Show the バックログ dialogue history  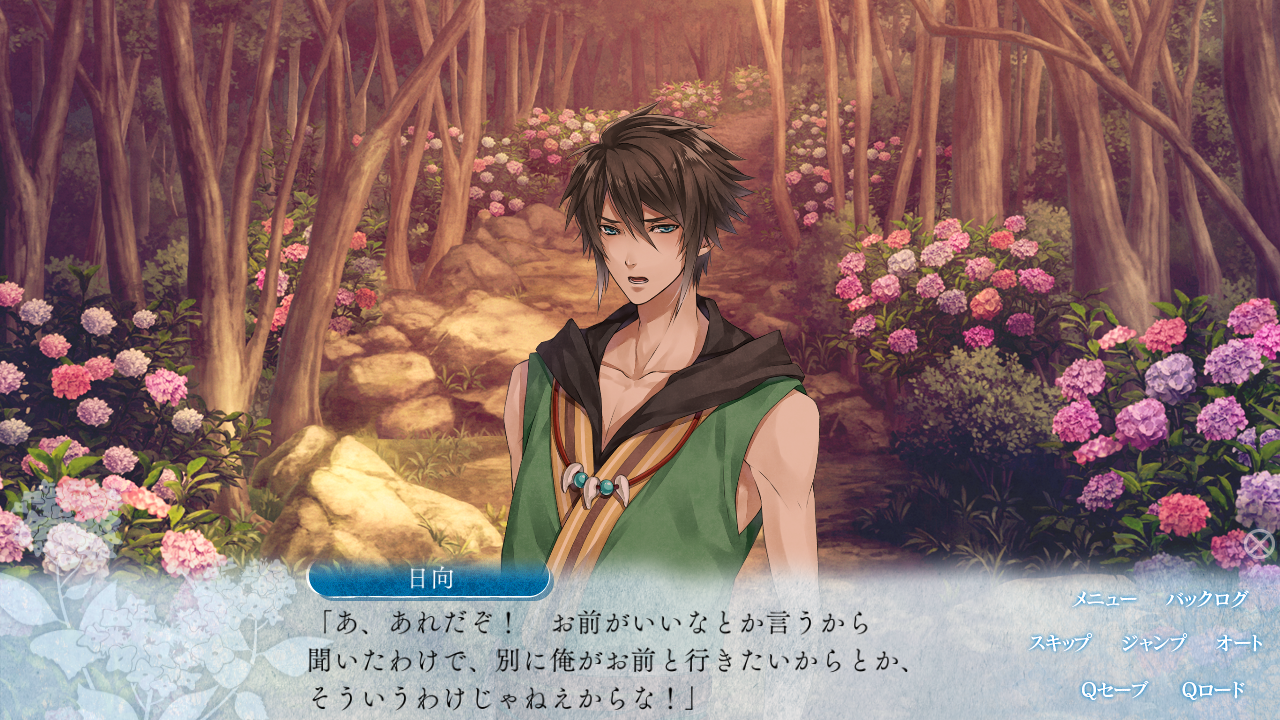pyautogui.click(x=1207, y=599)
